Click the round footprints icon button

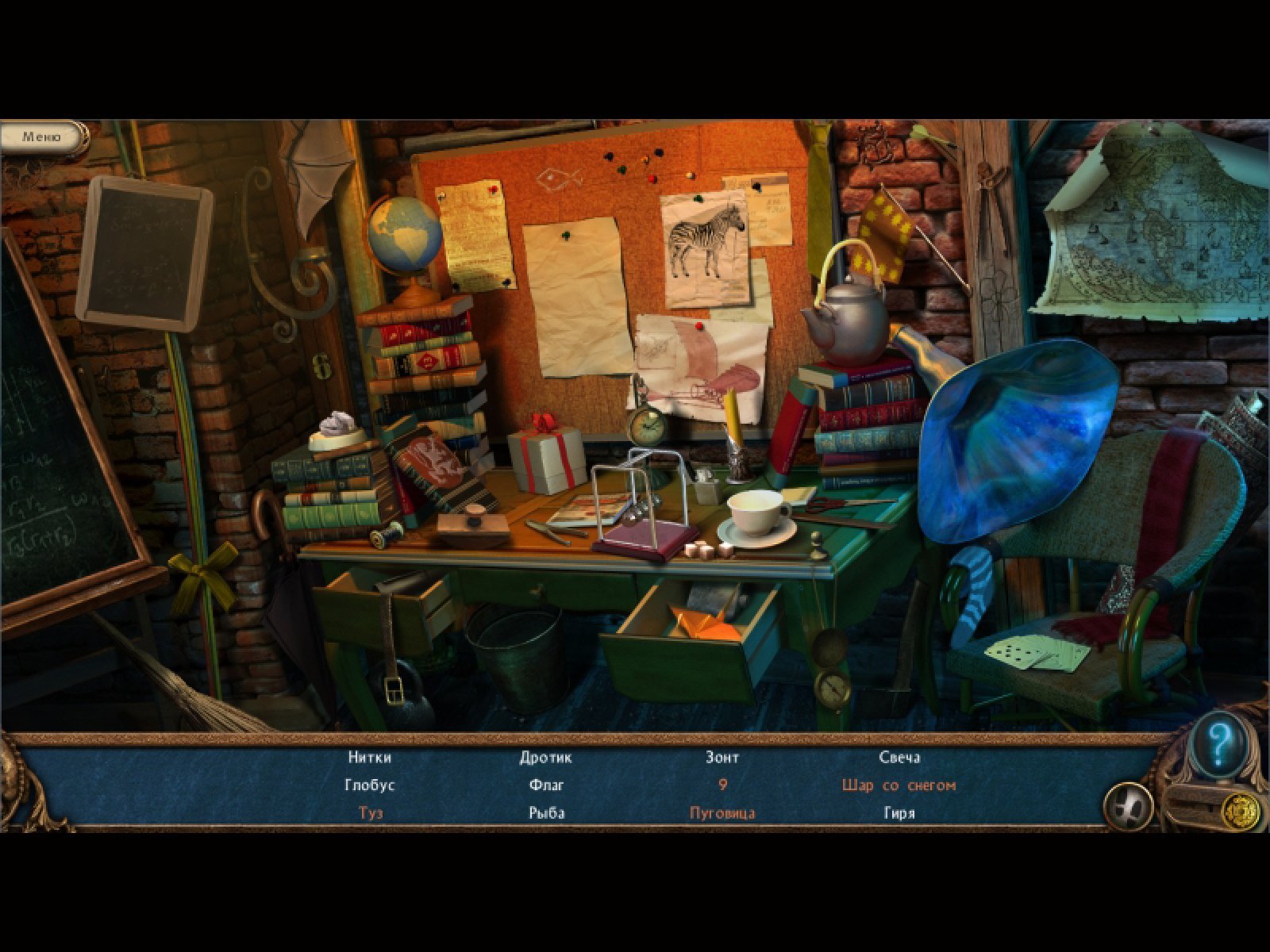point(1129,806)
